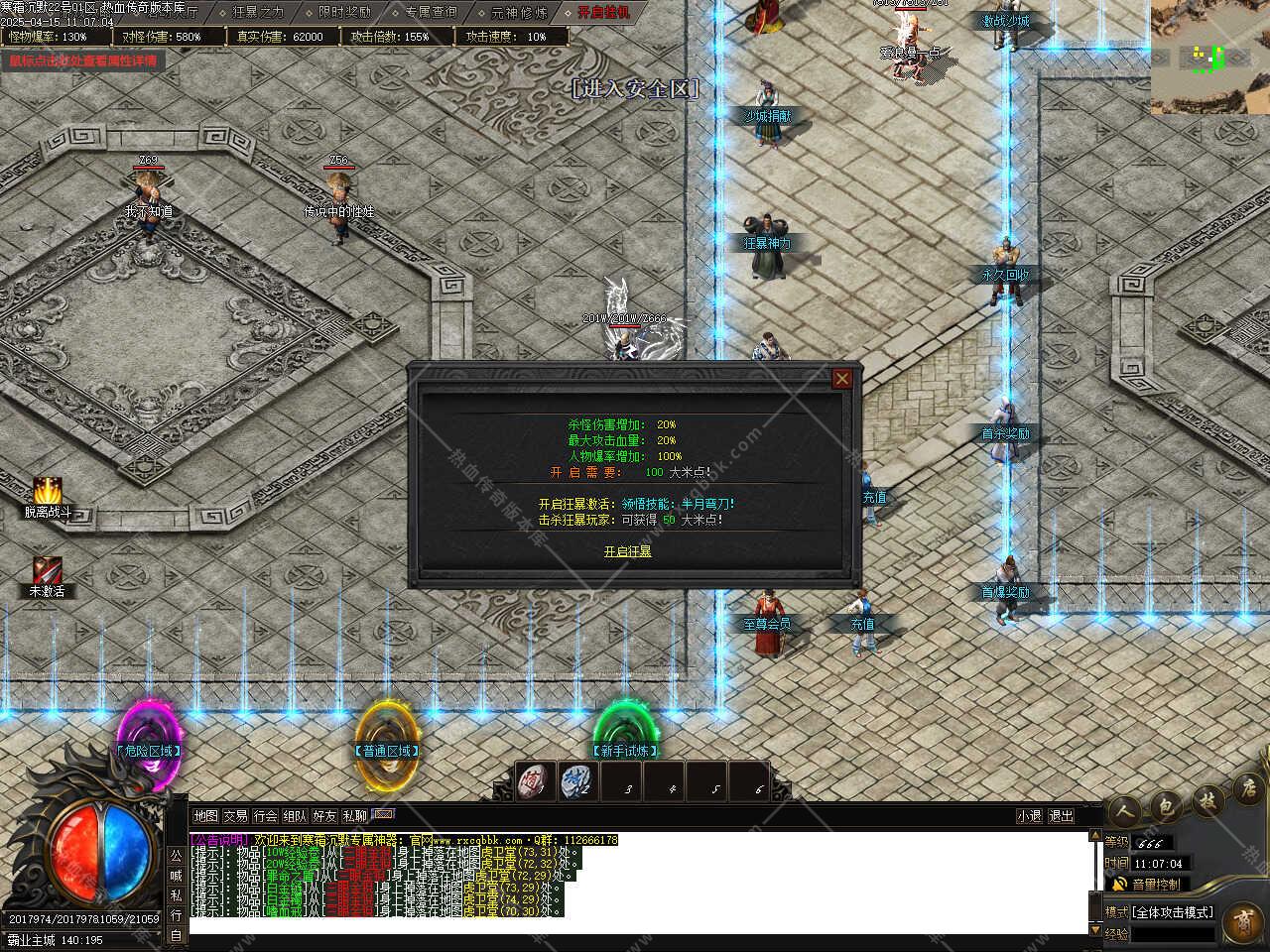Open the 狂暴之力 top menu tab
This screenshot has width=1270, height=952.
click(x=257, y=12)
